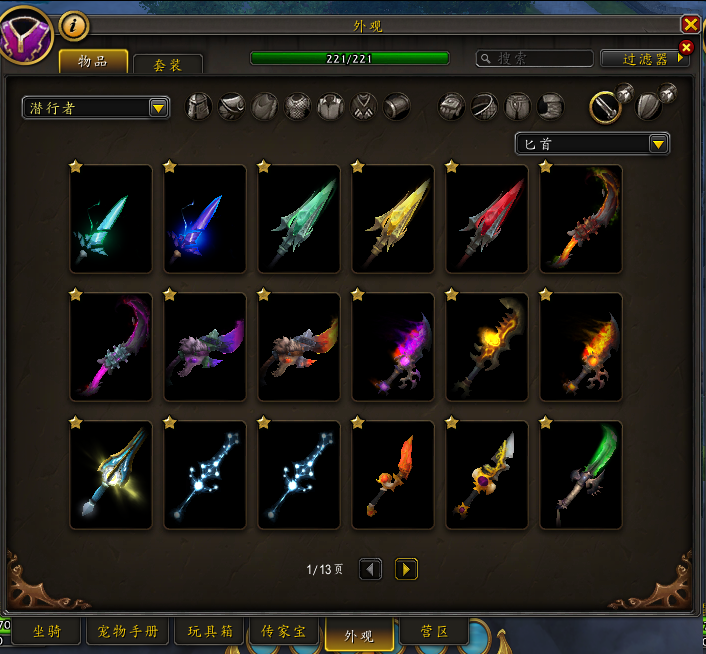Viewport: 706px width, 654px height.
Task: Select the red crystal dagger appearance
Action: [487, 219]
